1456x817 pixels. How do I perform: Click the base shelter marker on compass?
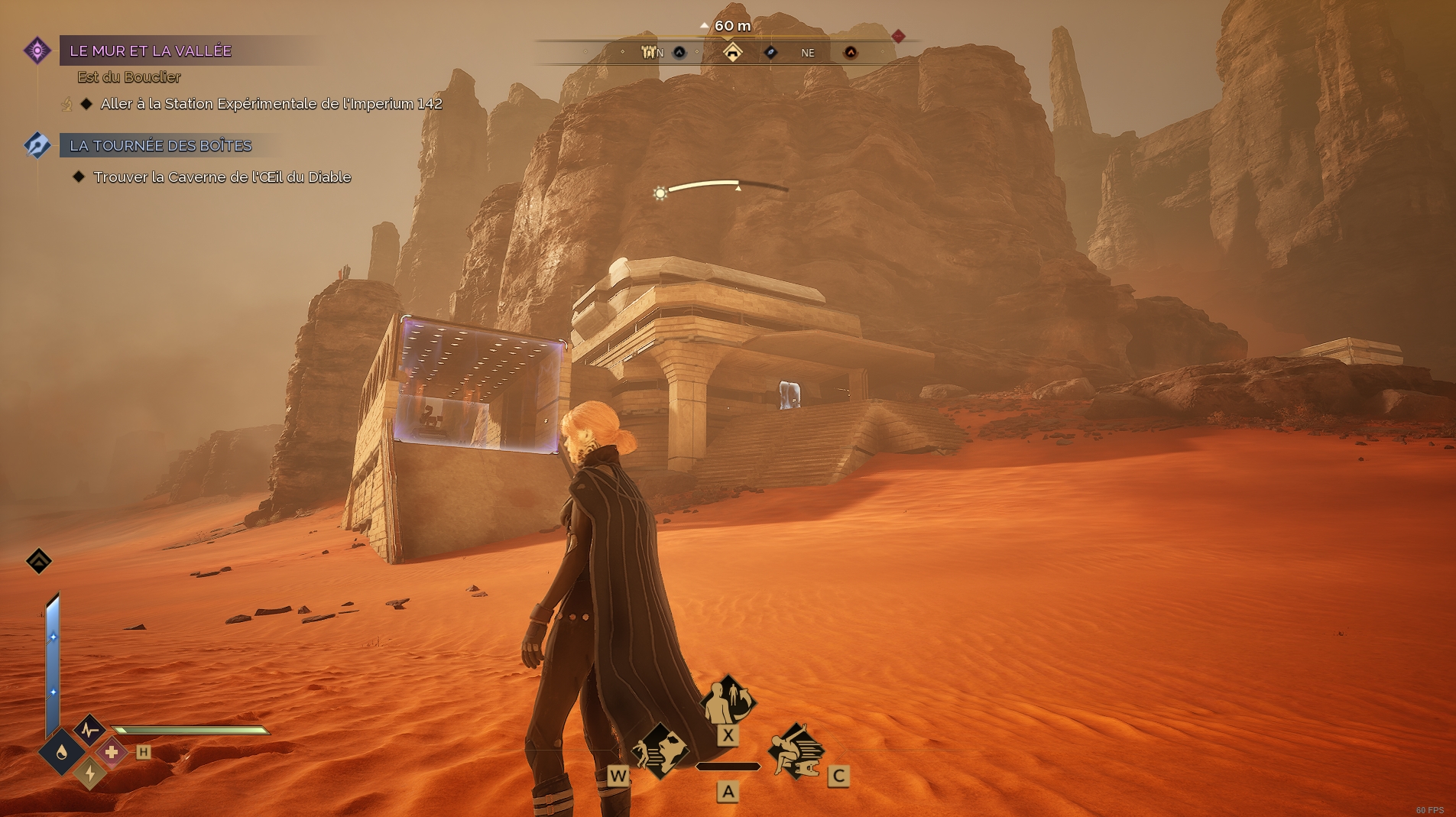tap(732, 52)
